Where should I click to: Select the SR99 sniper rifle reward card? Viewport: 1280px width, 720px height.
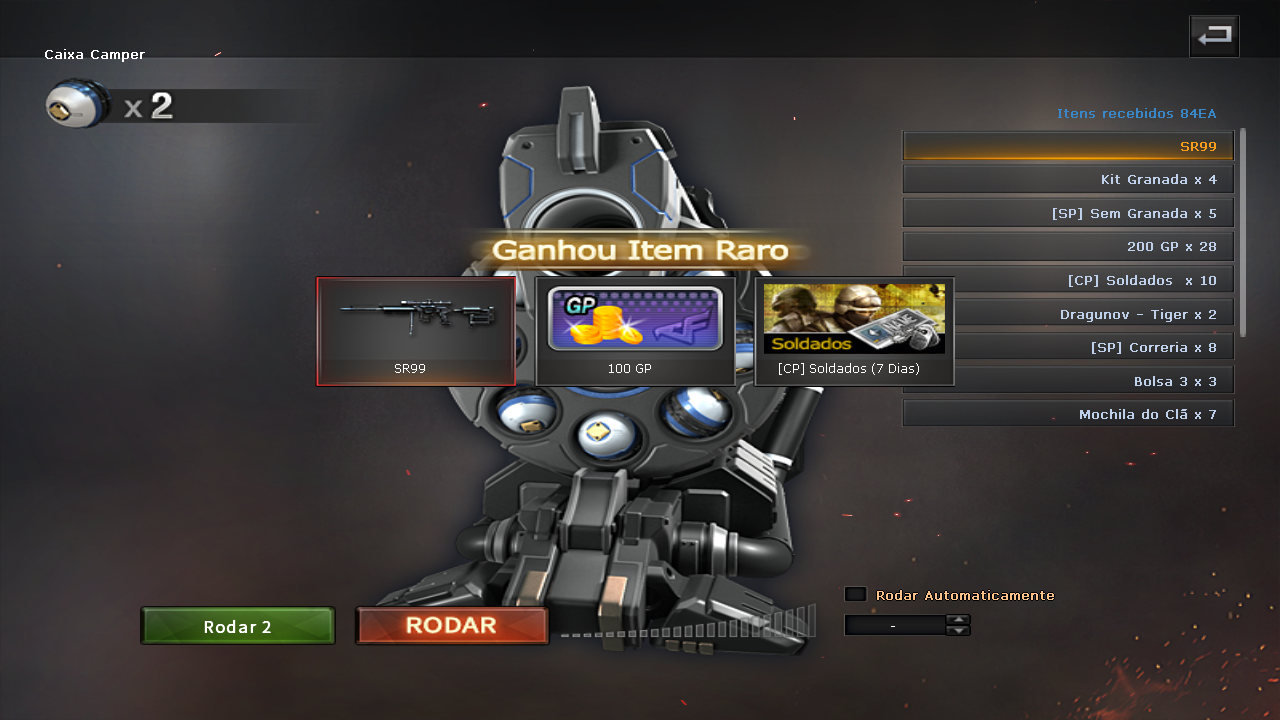416,331
